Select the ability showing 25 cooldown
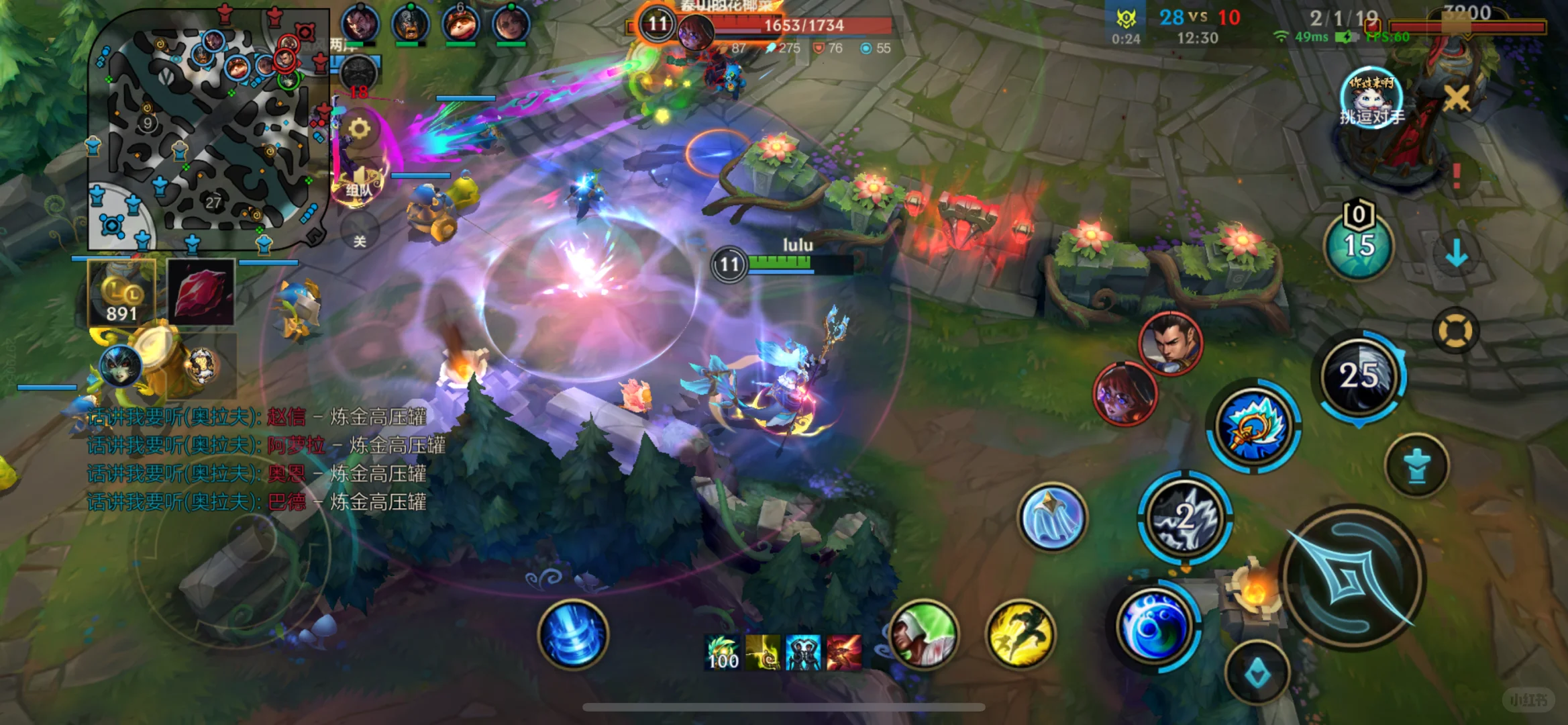 [x=1359, y=376]
